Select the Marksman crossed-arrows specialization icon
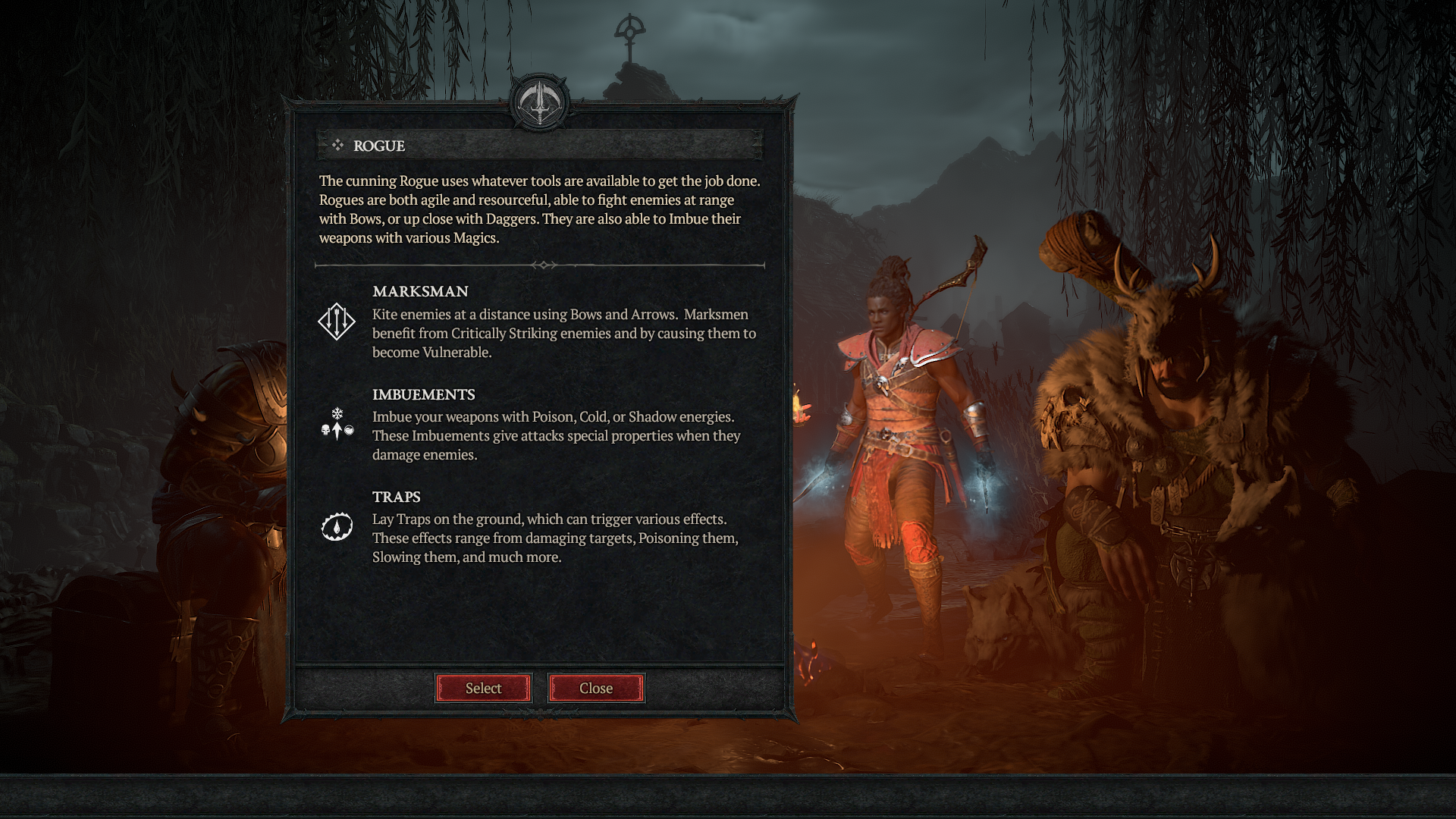 point(336,321)
